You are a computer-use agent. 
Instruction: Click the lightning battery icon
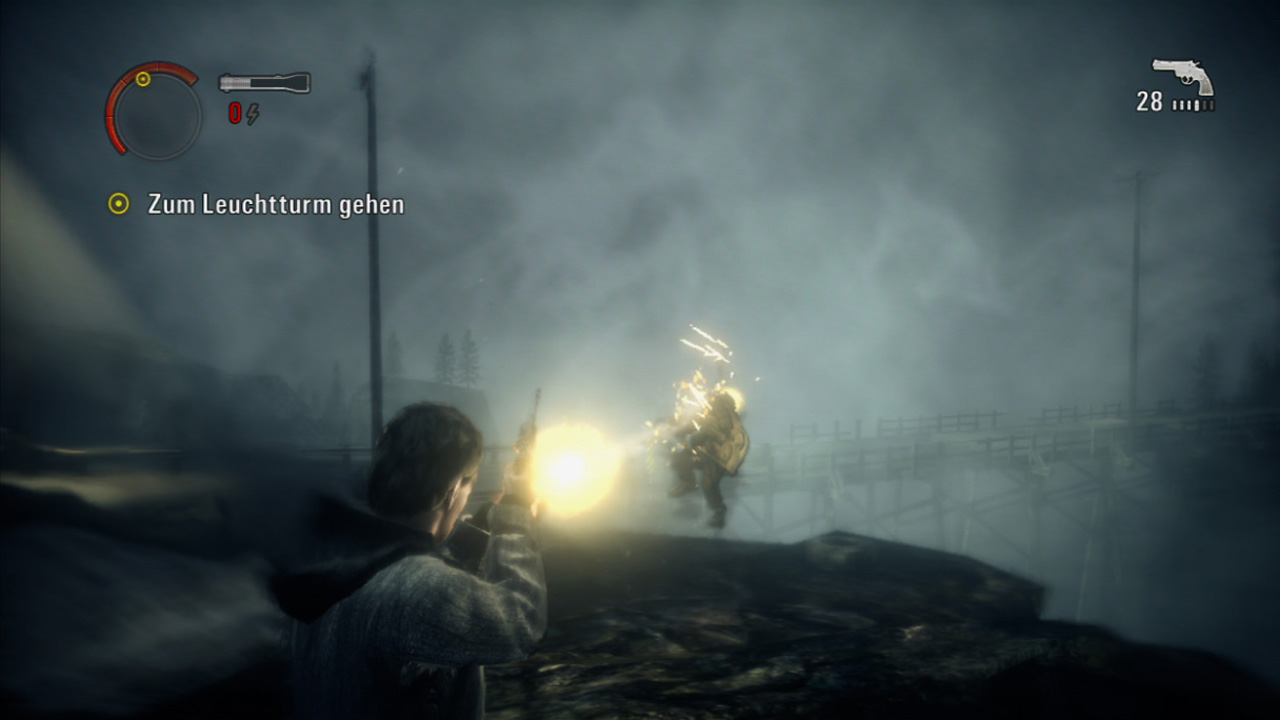coord(253,113)
